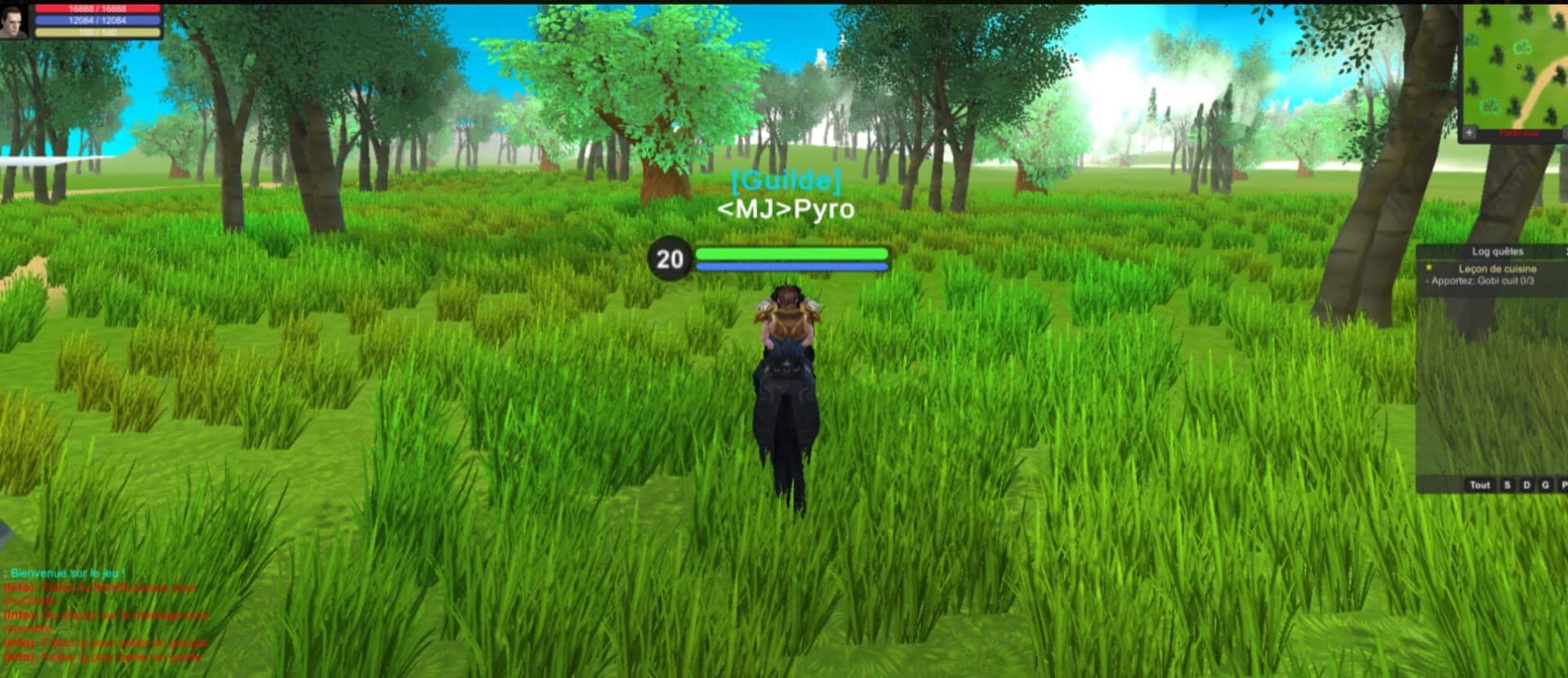The width and height of the screenshot is (1568, 678).
Task: Click the [Guilde] tag above the character
Action: click(786, 181)
